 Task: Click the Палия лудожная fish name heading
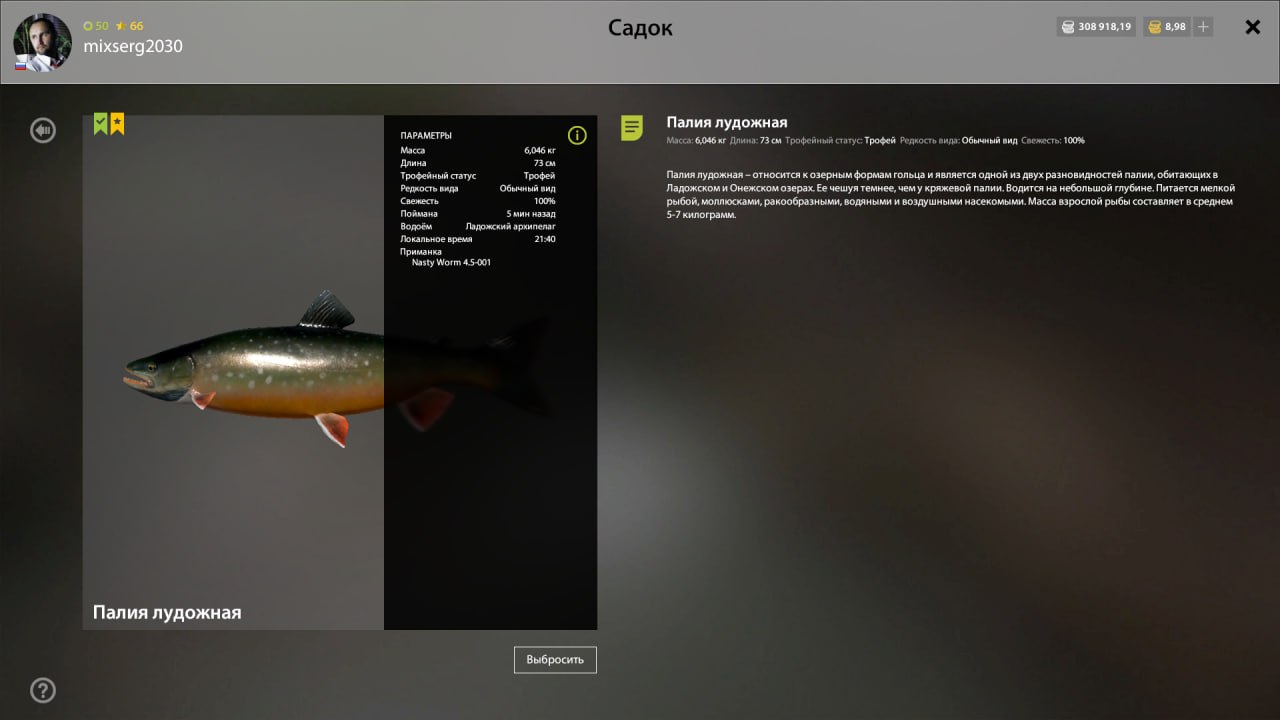coord(727,121)
